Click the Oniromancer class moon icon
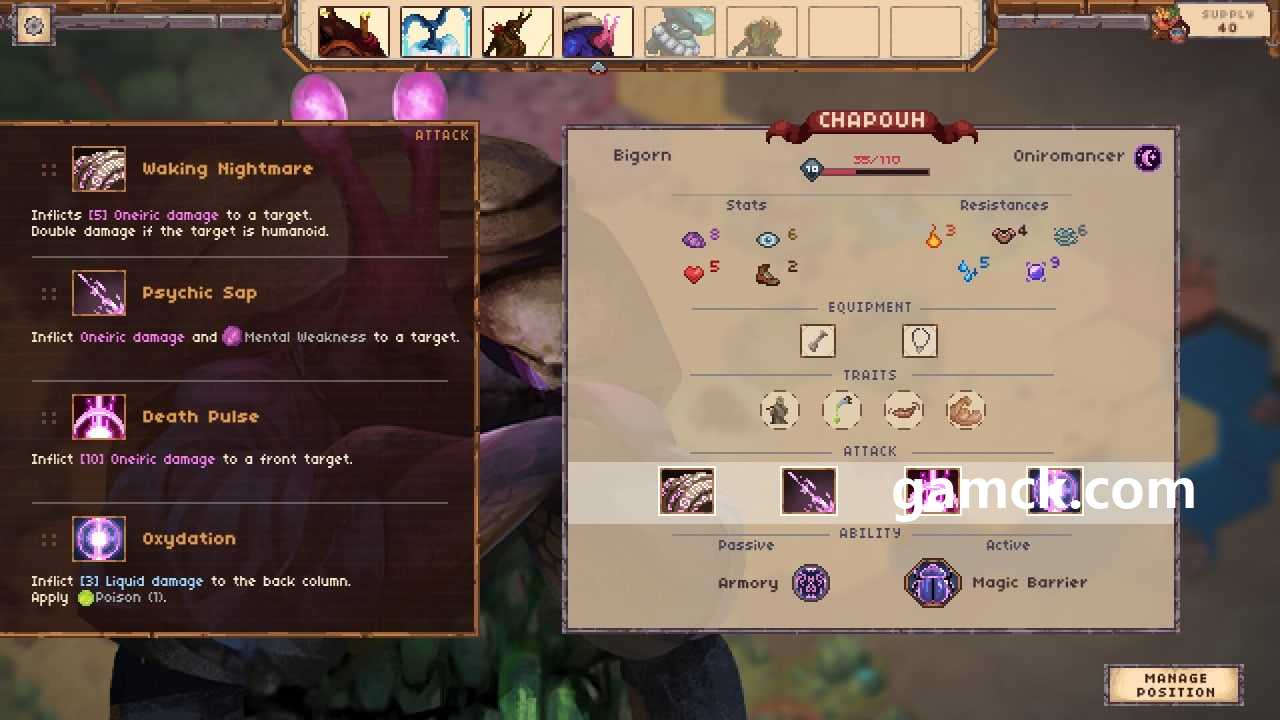 tap(1149, 157)
